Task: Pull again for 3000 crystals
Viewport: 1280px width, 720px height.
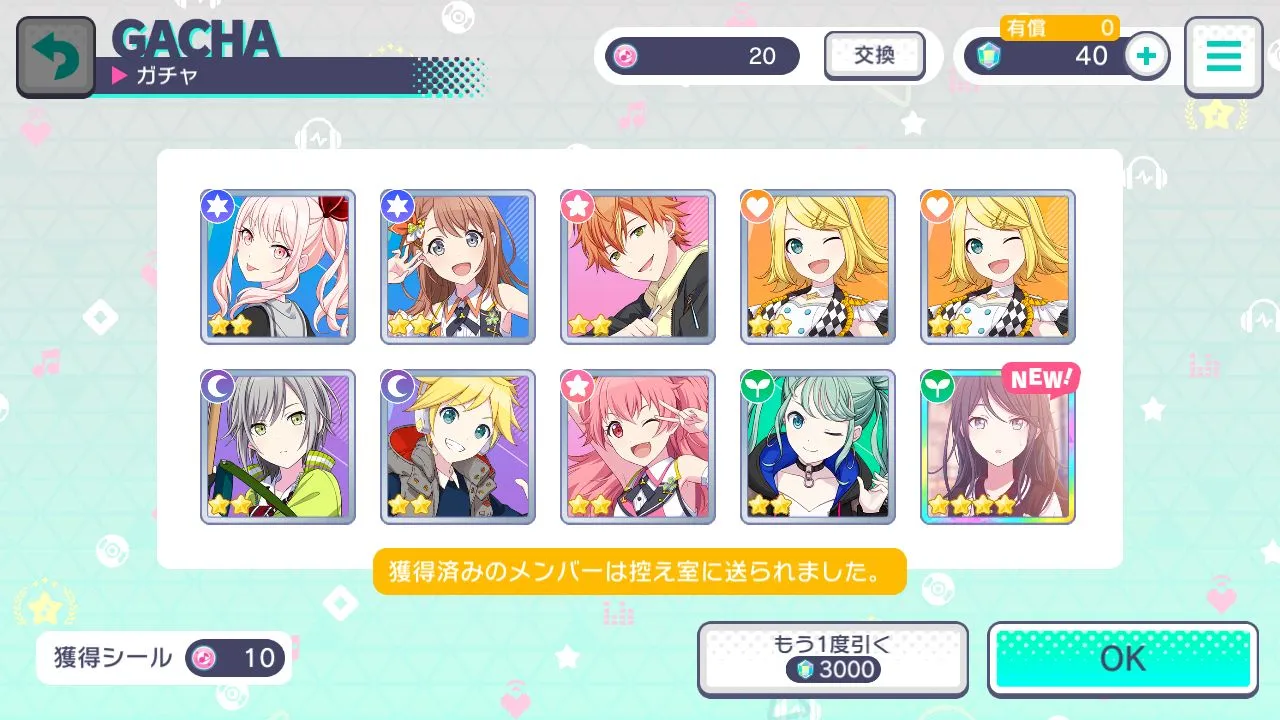Action: point(832,658)
